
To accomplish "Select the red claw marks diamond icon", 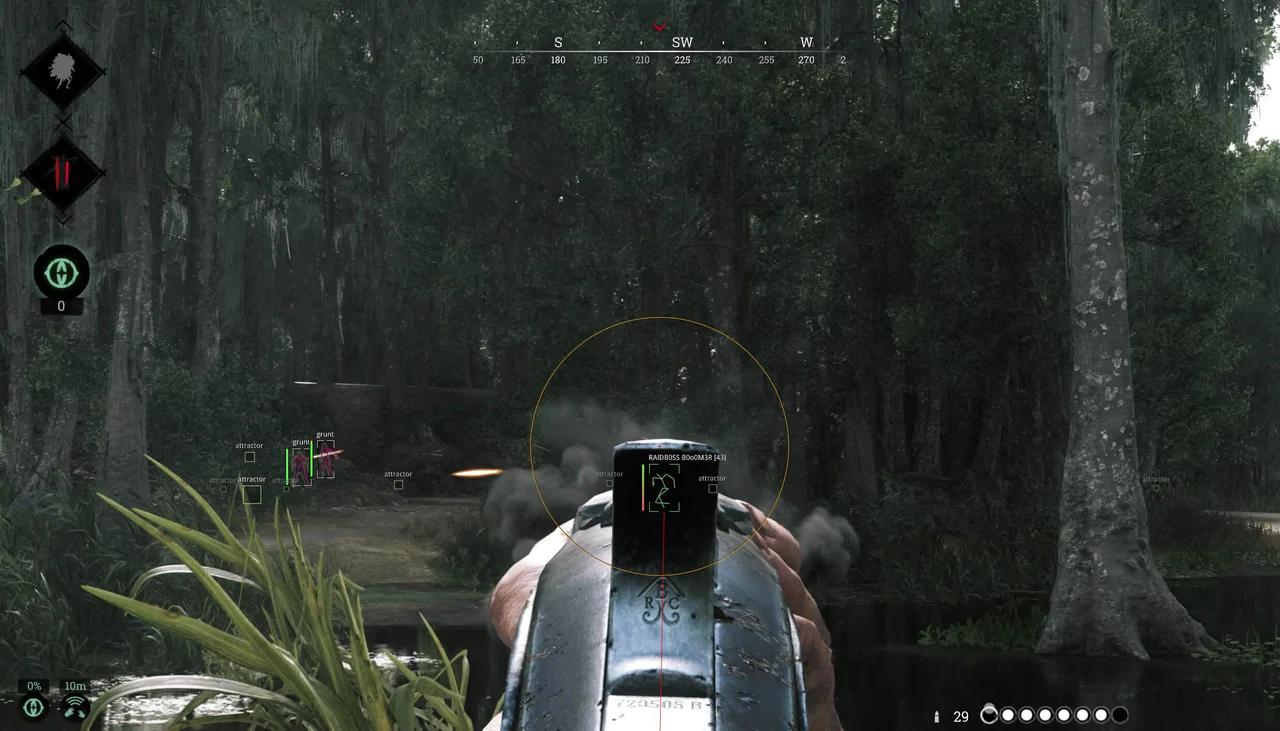I will (x=62, y=173).
